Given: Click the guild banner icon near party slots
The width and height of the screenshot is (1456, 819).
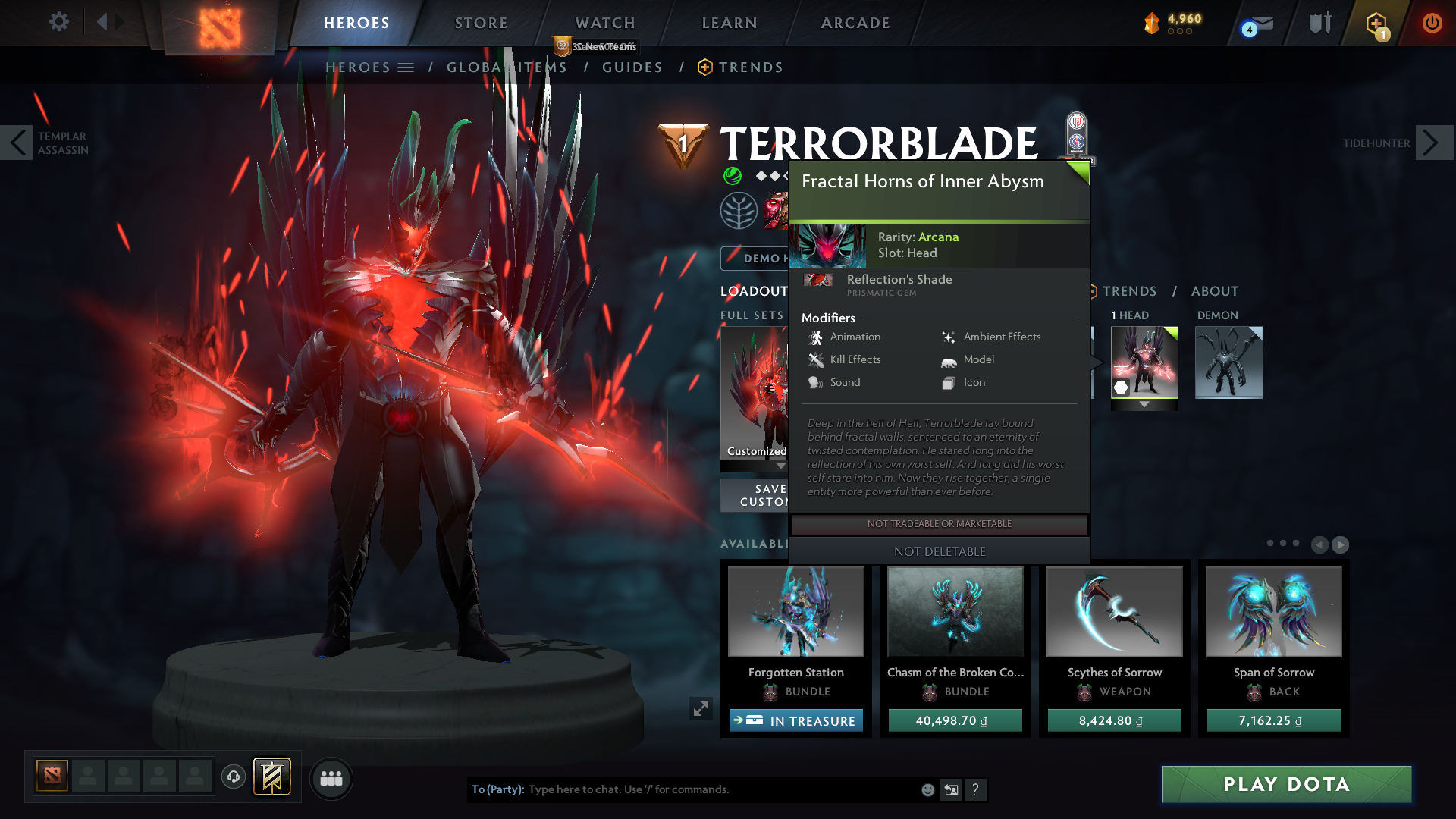Looking at the screenshot, I should [x=270, y=777].
